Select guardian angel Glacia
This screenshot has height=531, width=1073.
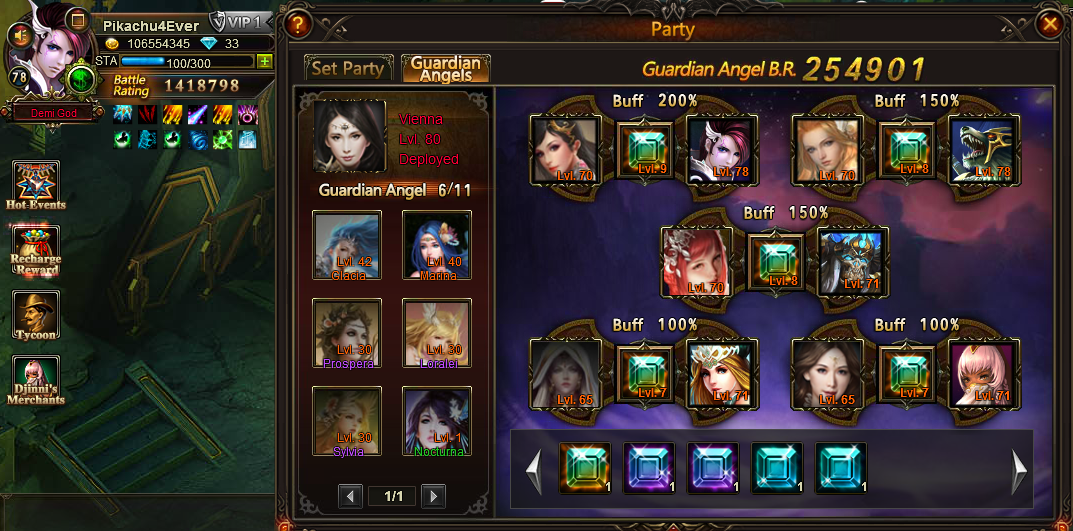point(346,244)
